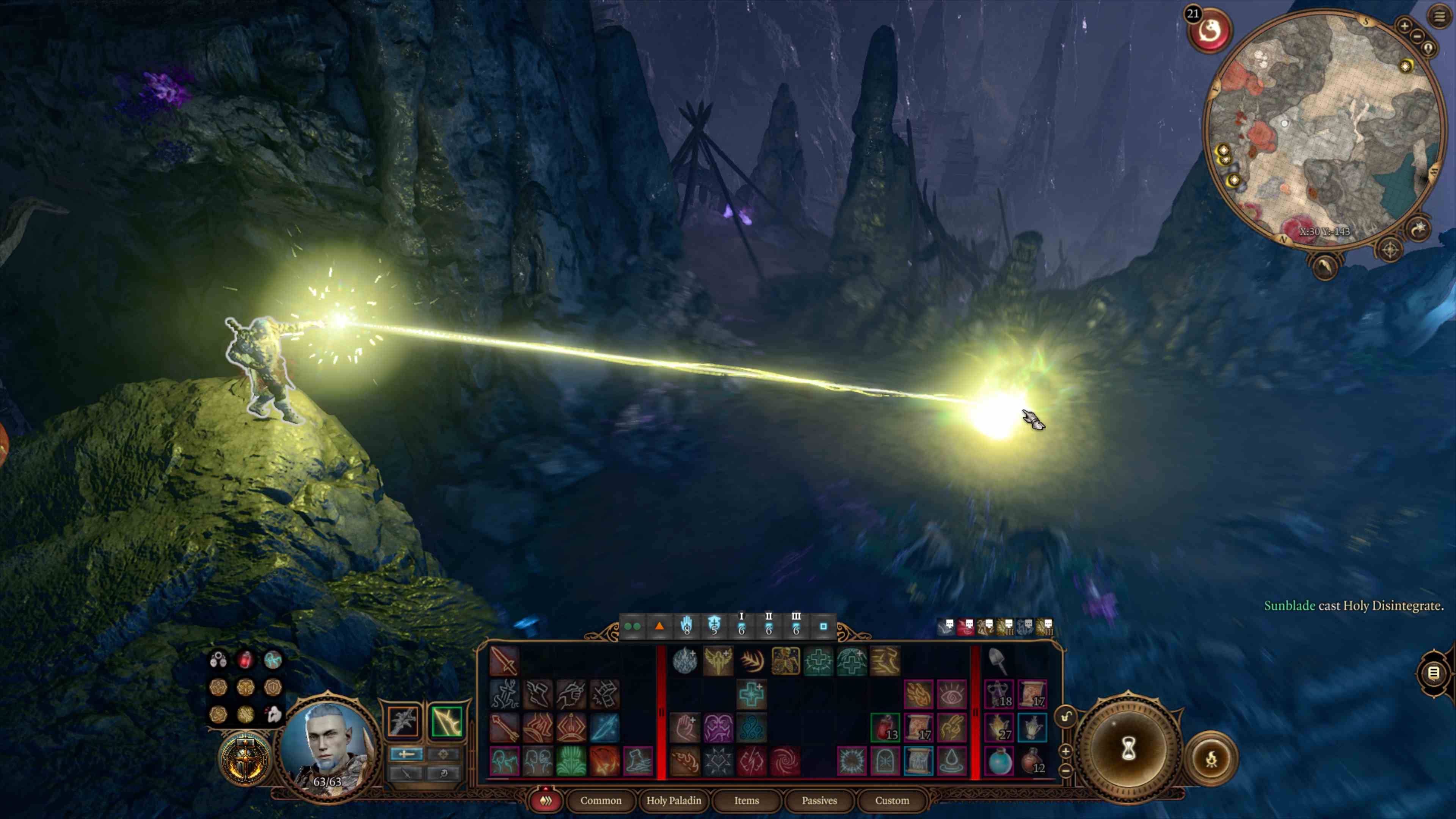
Task: Open the Holy Paladin hotbar tab
Action: [x=673, y=800]
